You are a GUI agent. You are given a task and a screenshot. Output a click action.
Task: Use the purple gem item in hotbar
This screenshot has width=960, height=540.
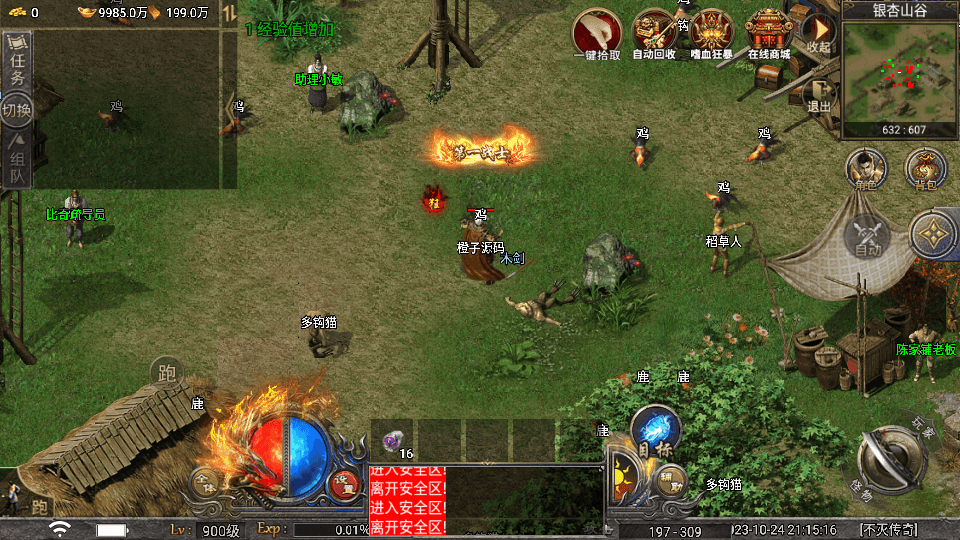393,441
